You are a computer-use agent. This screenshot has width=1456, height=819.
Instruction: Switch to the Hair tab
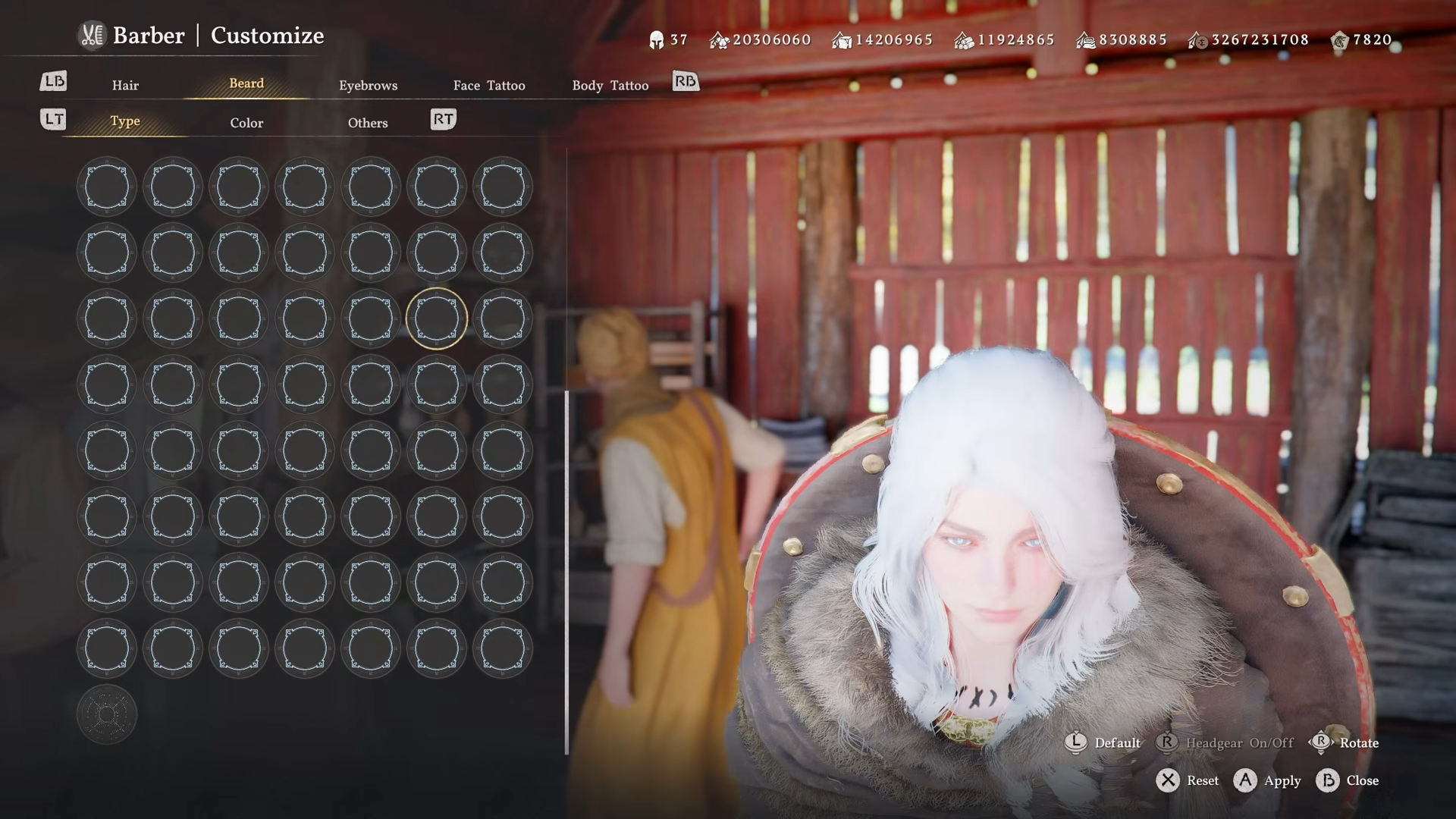[125, 85]
